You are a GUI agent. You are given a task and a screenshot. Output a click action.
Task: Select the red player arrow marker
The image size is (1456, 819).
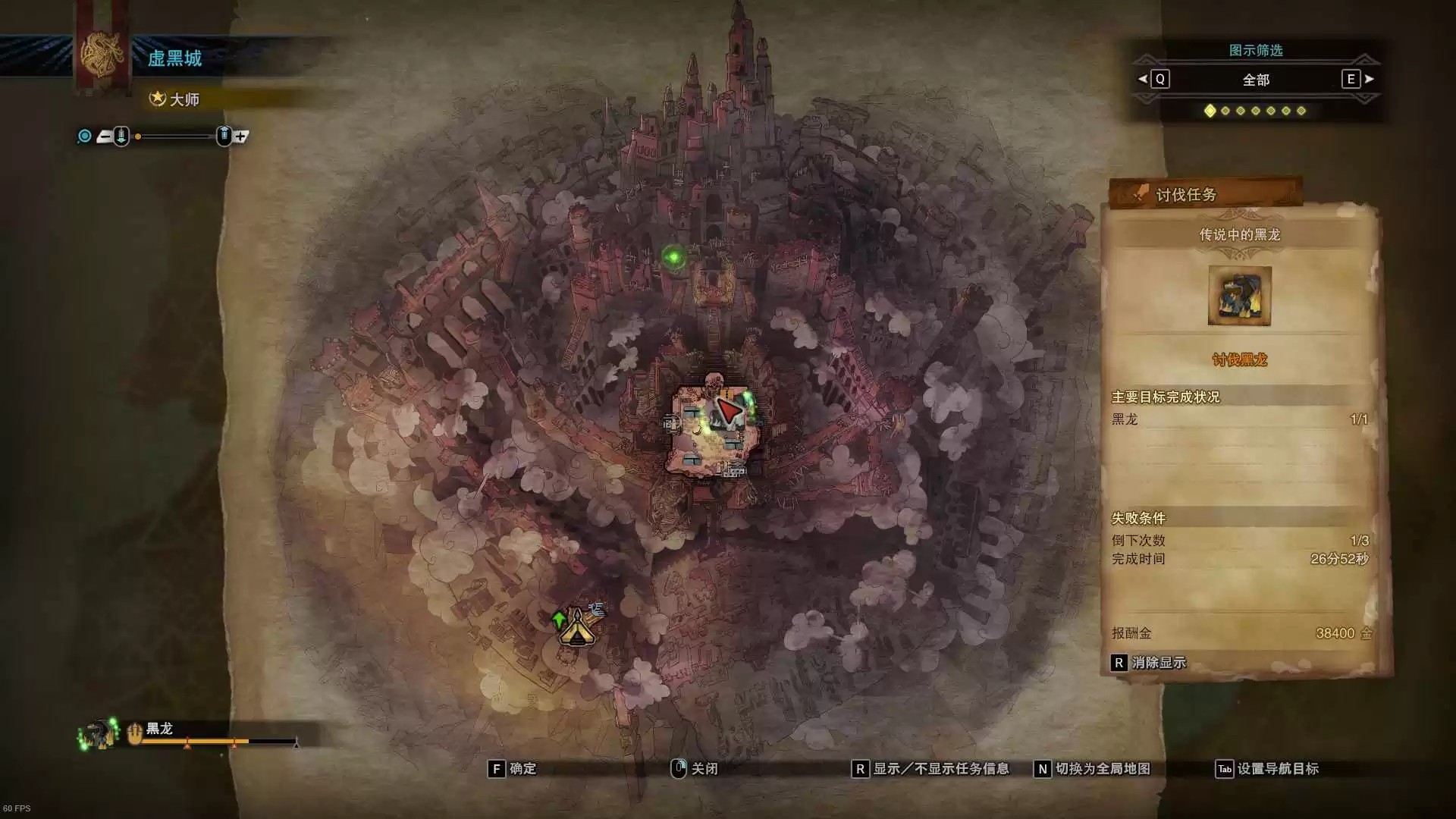[728, 411]
